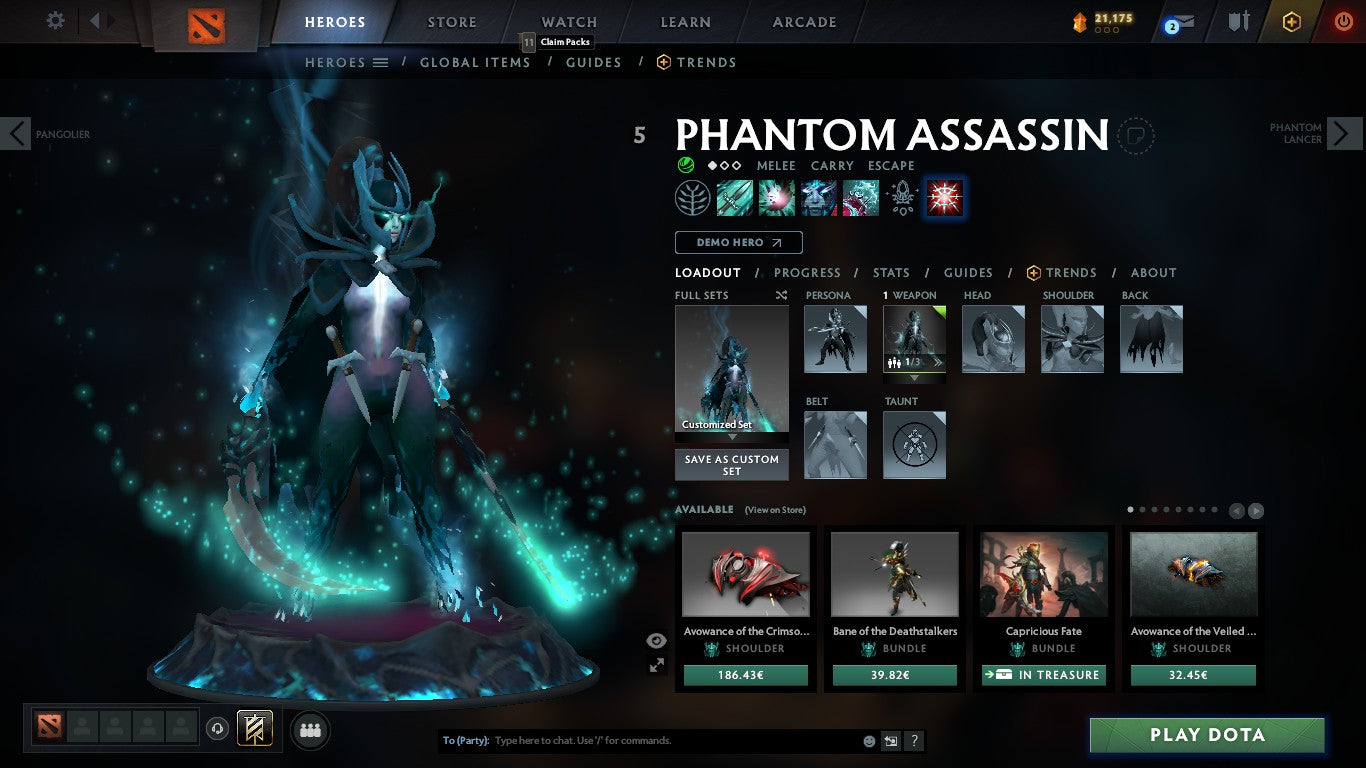Toggle the Aghanim's Scepter upgrade icon

(902, 197)
